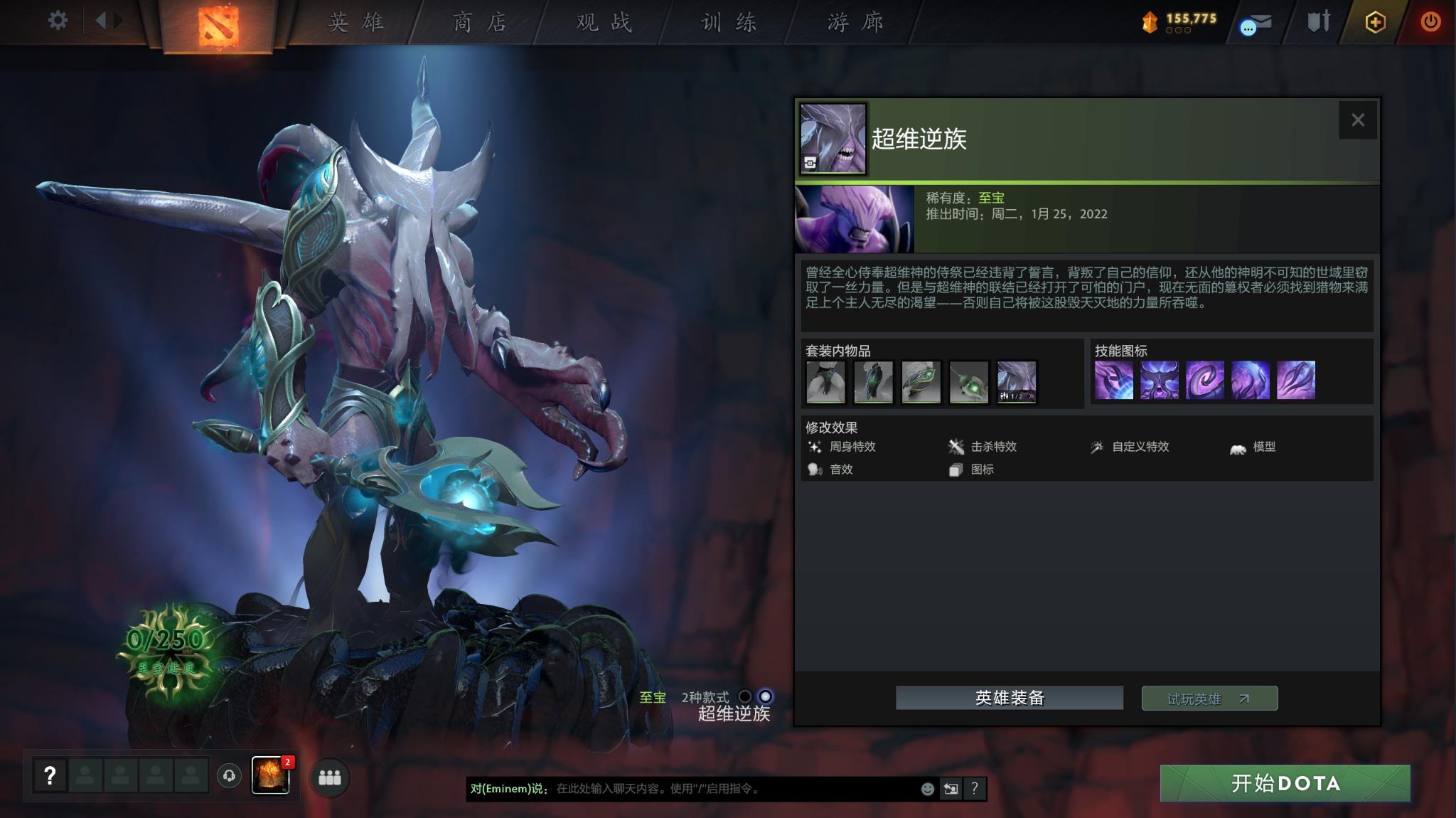The image size is (1456, 818).
Task: Click the 音效 sound effect icon
Action: tap(813, 469)
